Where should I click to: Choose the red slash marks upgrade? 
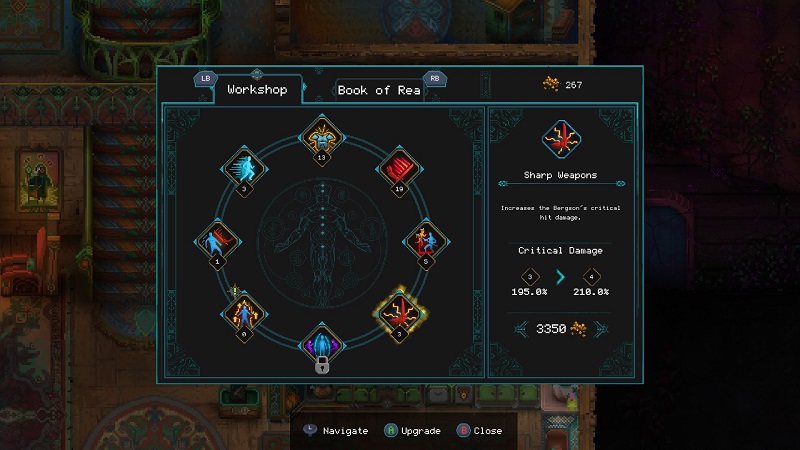coord(397,166)
